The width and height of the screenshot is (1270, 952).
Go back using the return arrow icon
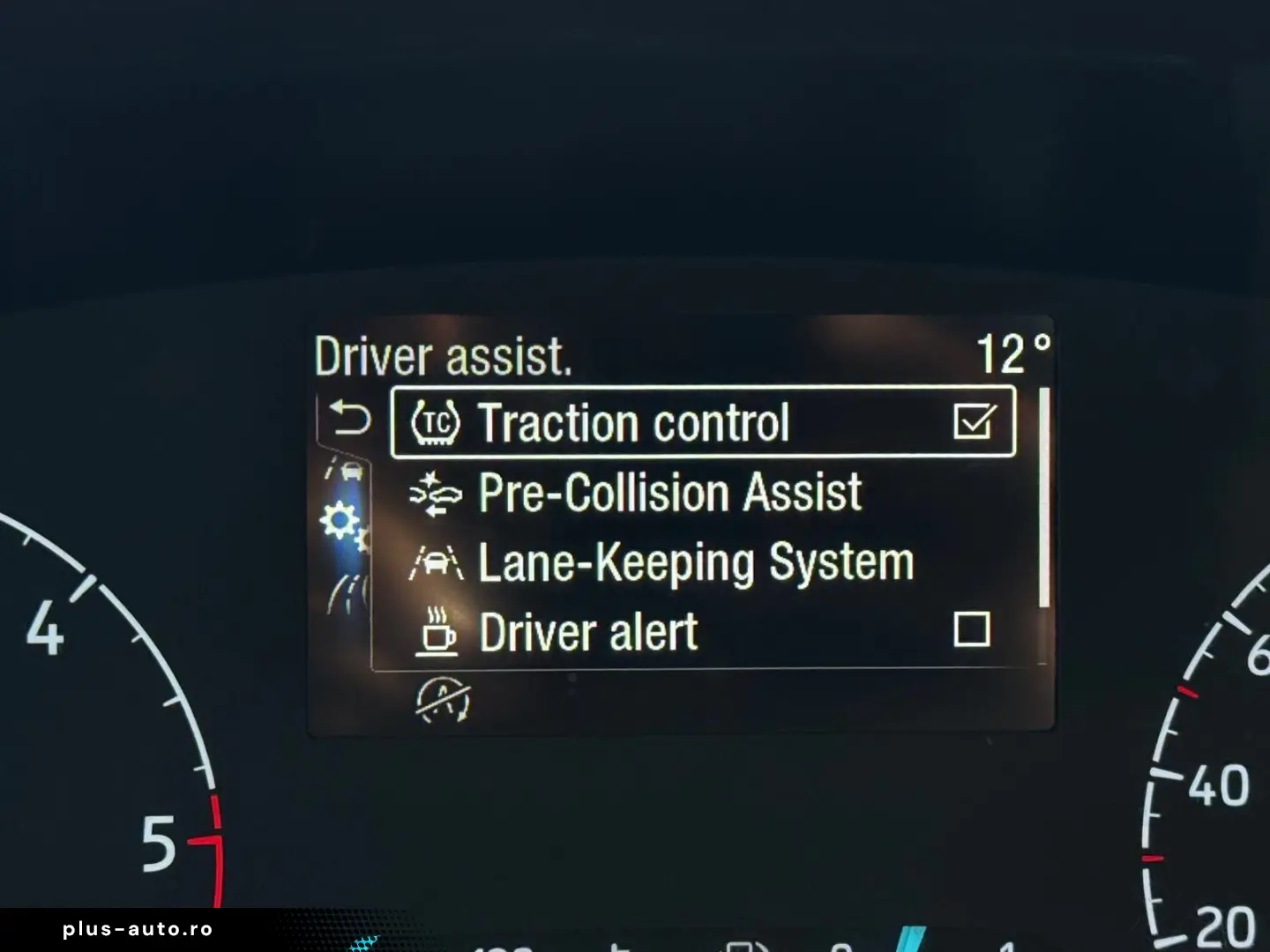click(349, 418)
